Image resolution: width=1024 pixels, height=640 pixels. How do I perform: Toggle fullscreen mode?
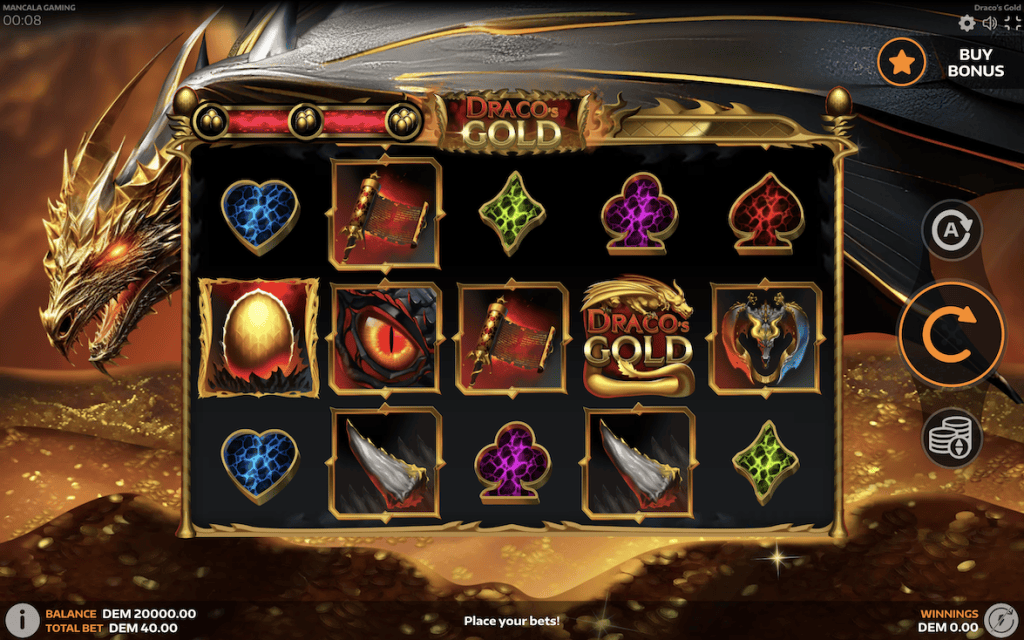[x=1010, y=23]
